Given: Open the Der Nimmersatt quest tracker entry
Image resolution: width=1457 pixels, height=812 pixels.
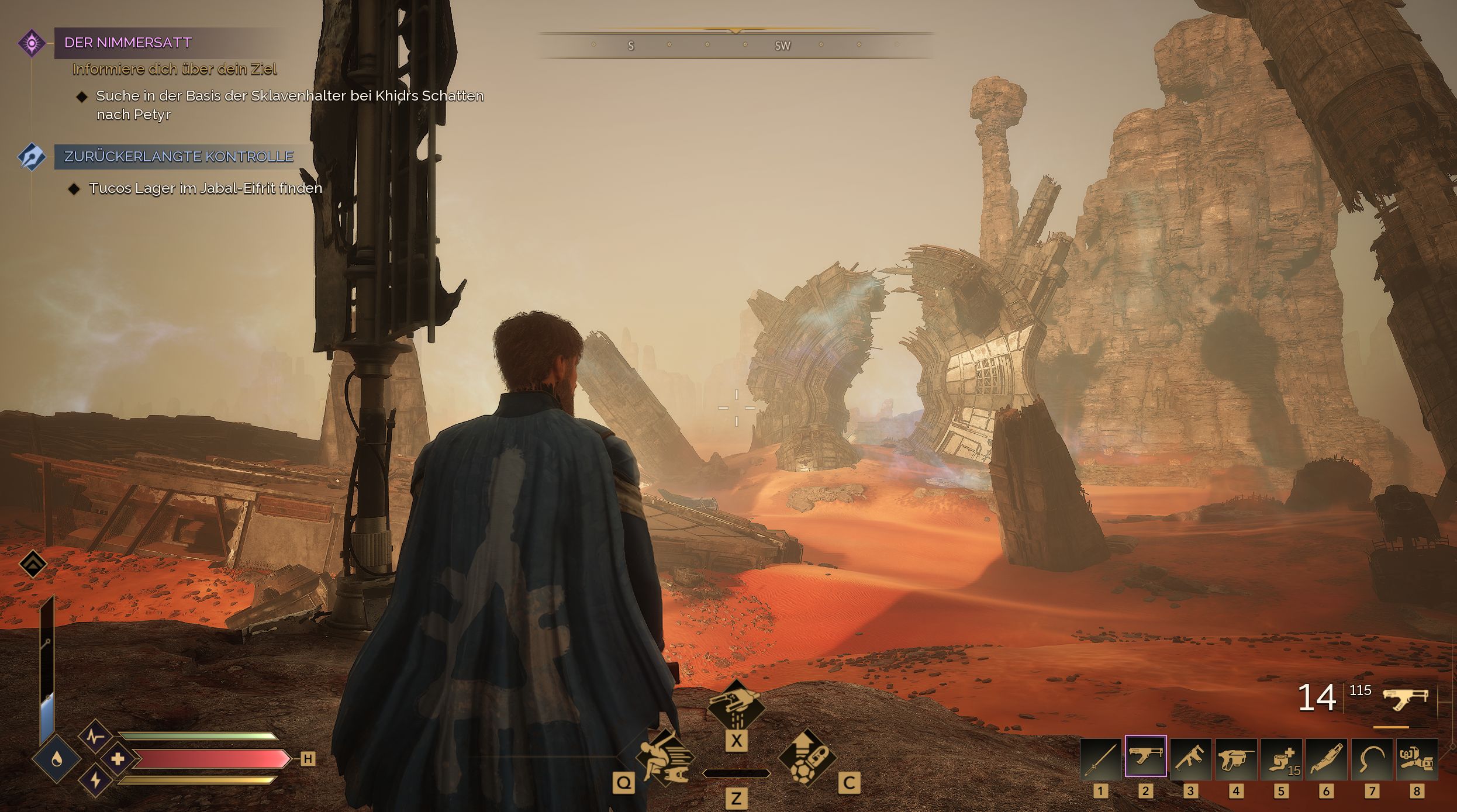Looking at the screenshot, I should coord(128,43).
